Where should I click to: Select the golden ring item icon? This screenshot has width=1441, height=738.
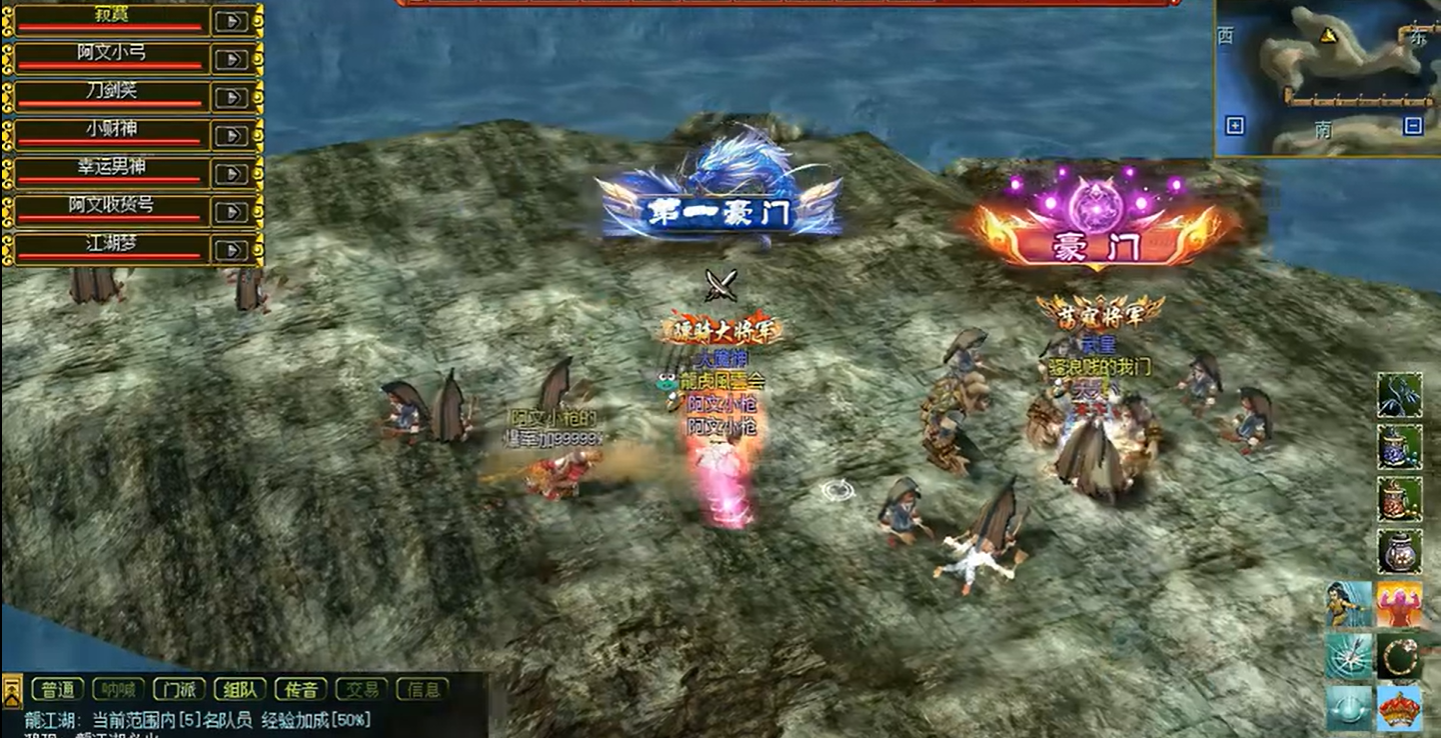1398,655
